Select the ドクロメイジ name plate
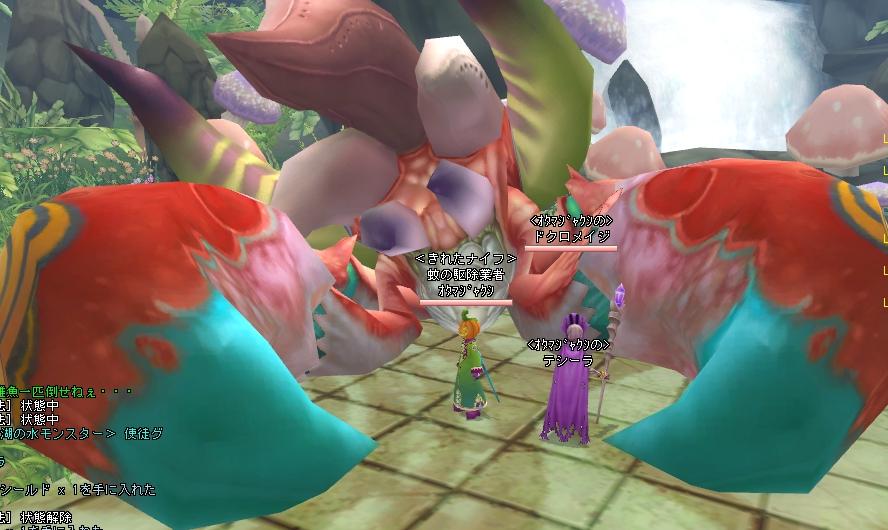Image resolution: width=888 pixels, height=530 pixels. (570, 236)
